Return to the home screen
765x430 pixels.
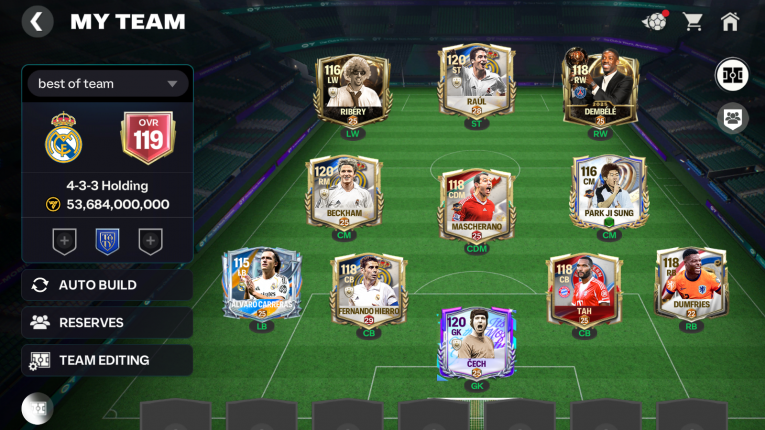tap(730, 21)
